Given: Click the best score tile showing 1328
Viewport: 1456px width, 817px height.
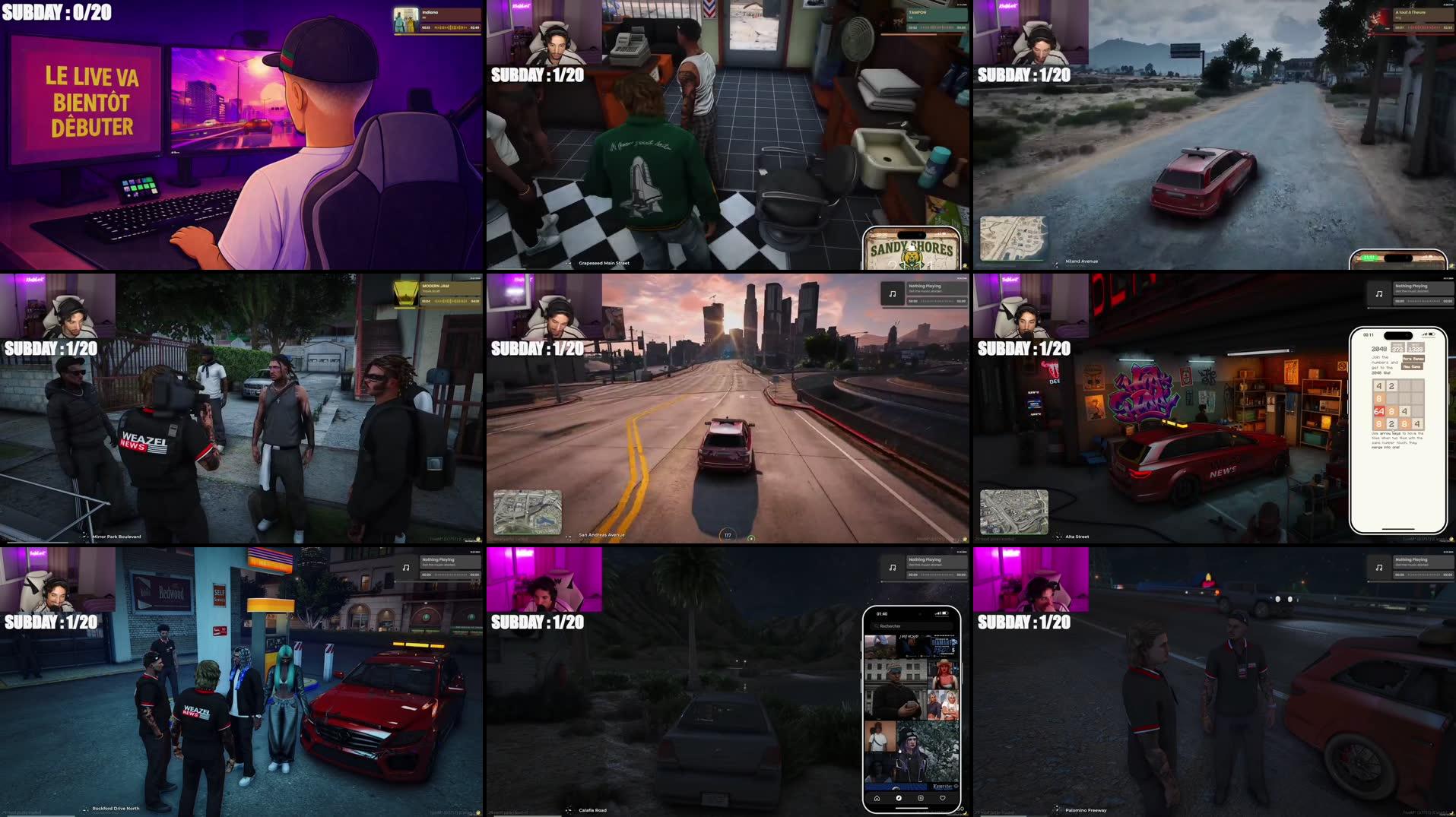Looking at the screenshot, I should (x=1416, y=347).
